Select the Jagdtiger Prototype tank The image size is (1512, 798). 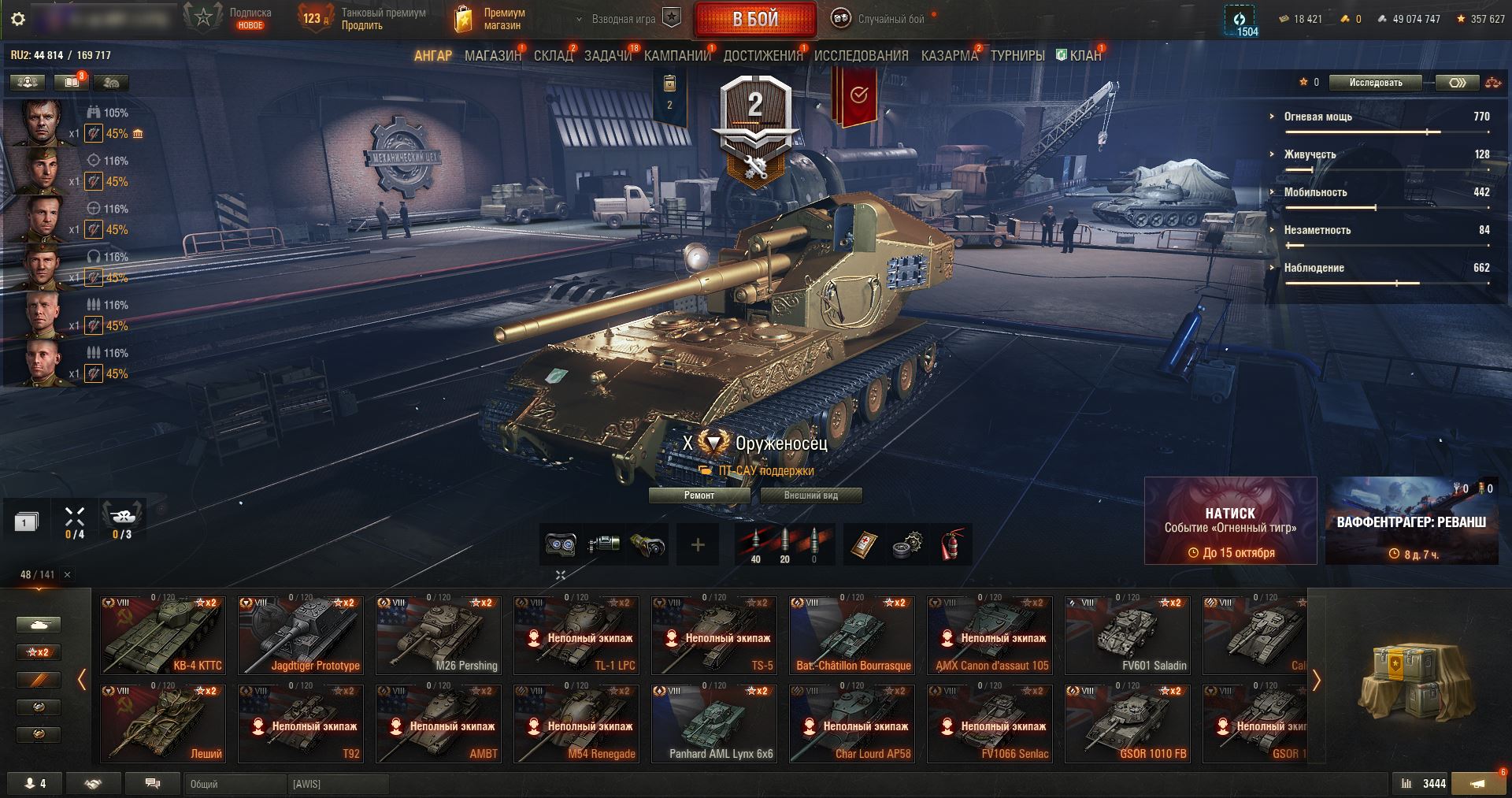pyautogui.click(x=301, y=635)
